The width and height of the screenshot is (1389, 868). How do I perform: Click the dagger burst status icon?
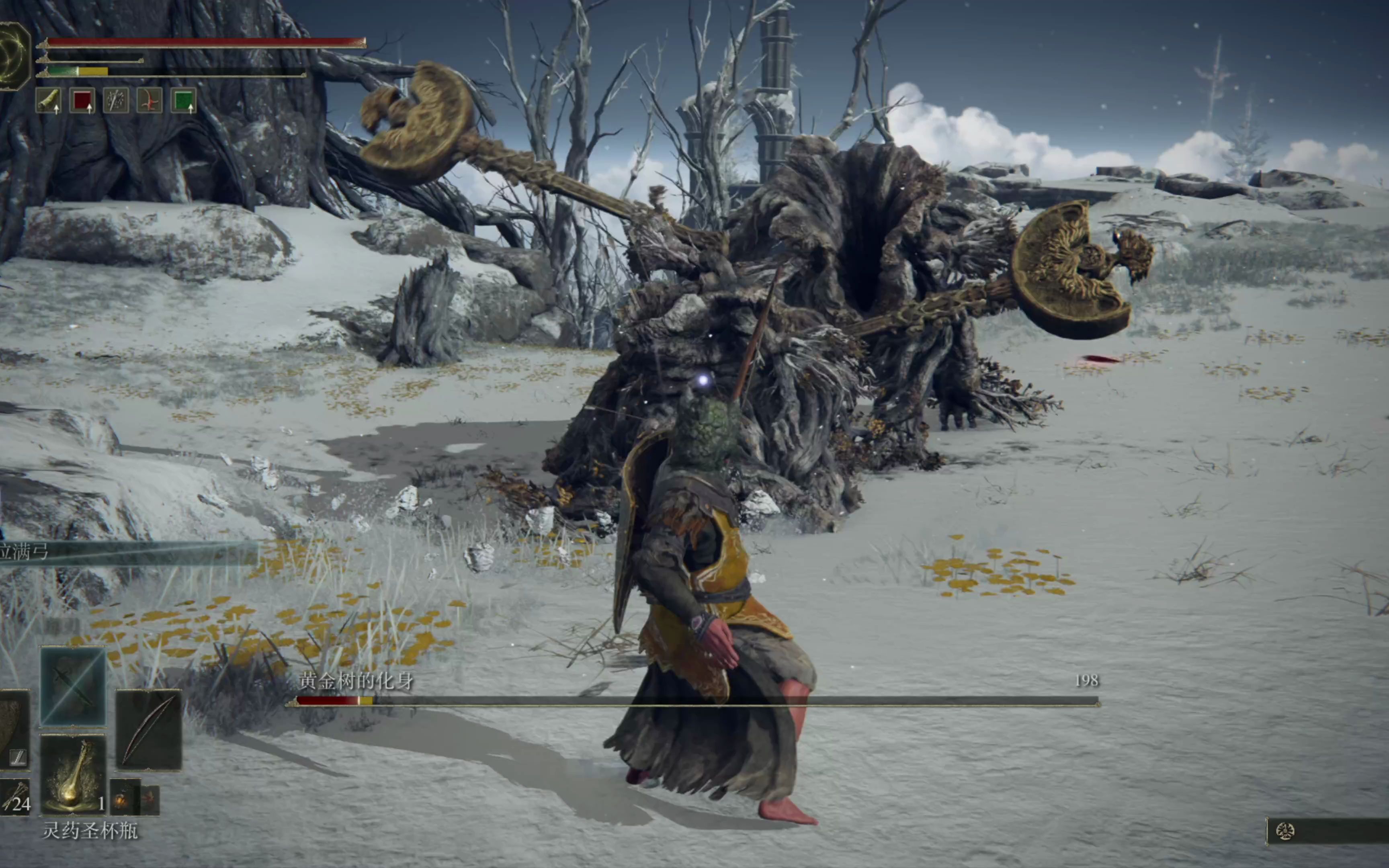click(x=116, y=100)
